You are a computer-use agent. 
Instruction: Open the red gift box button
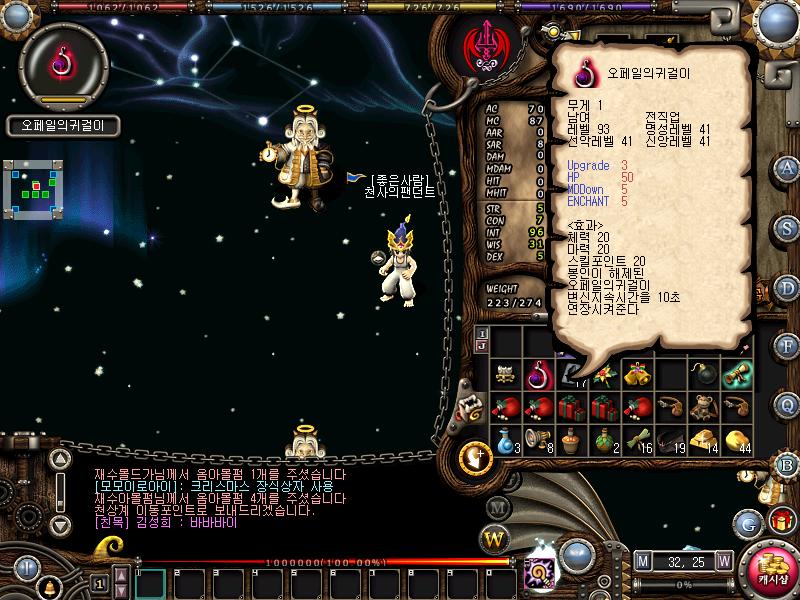point(781,520)
